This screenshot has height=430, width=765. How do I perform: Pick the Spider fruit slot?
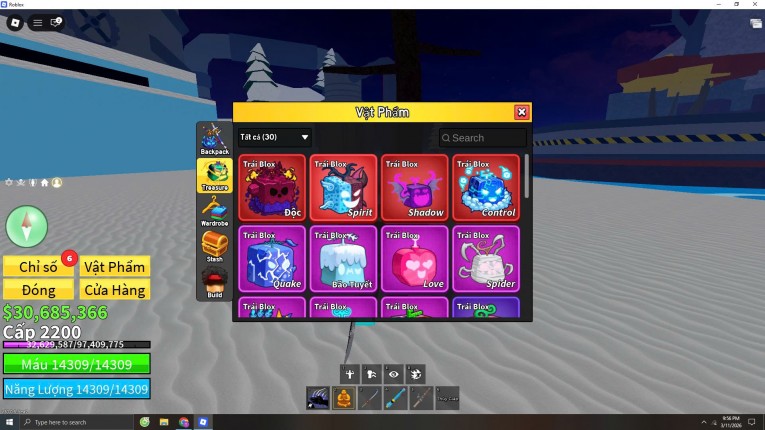click(485, 258)
